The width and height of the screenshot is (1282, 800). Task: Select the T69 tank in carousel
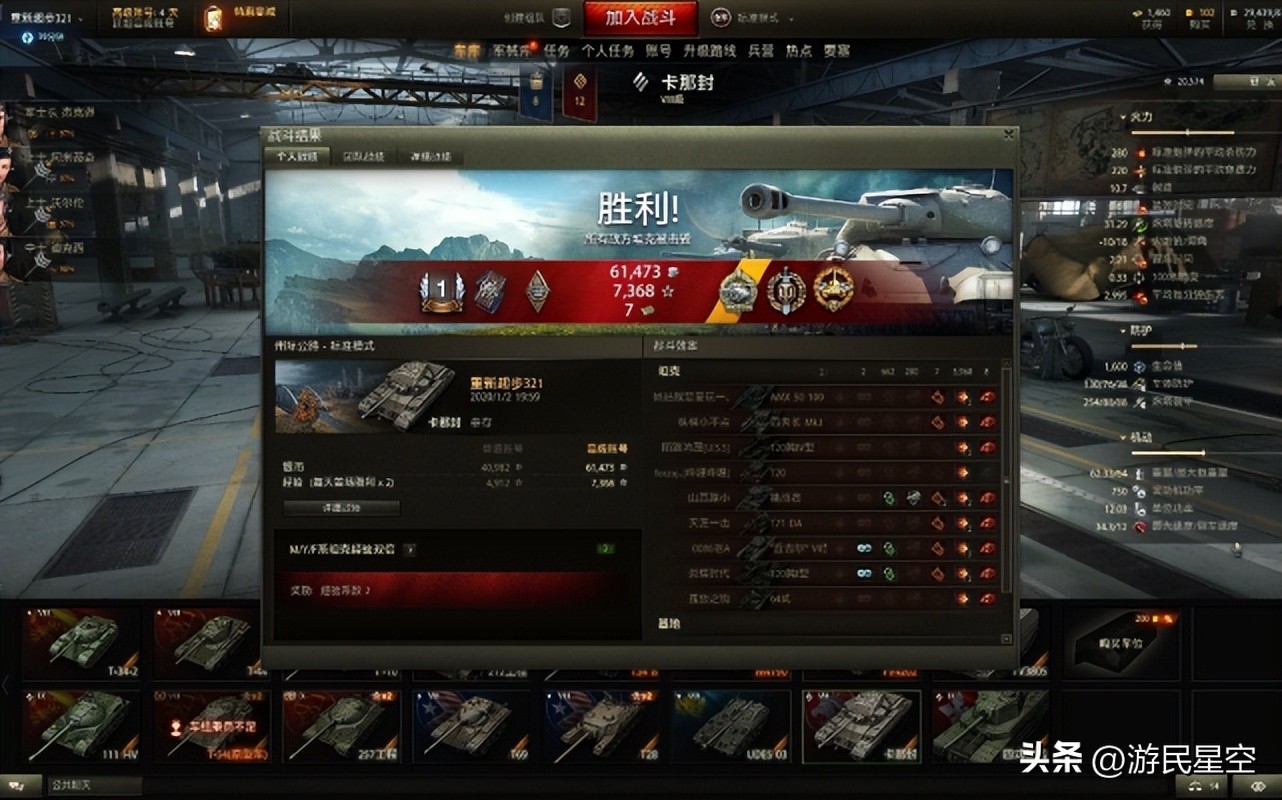pyautogui.click(x=471, y=725)
